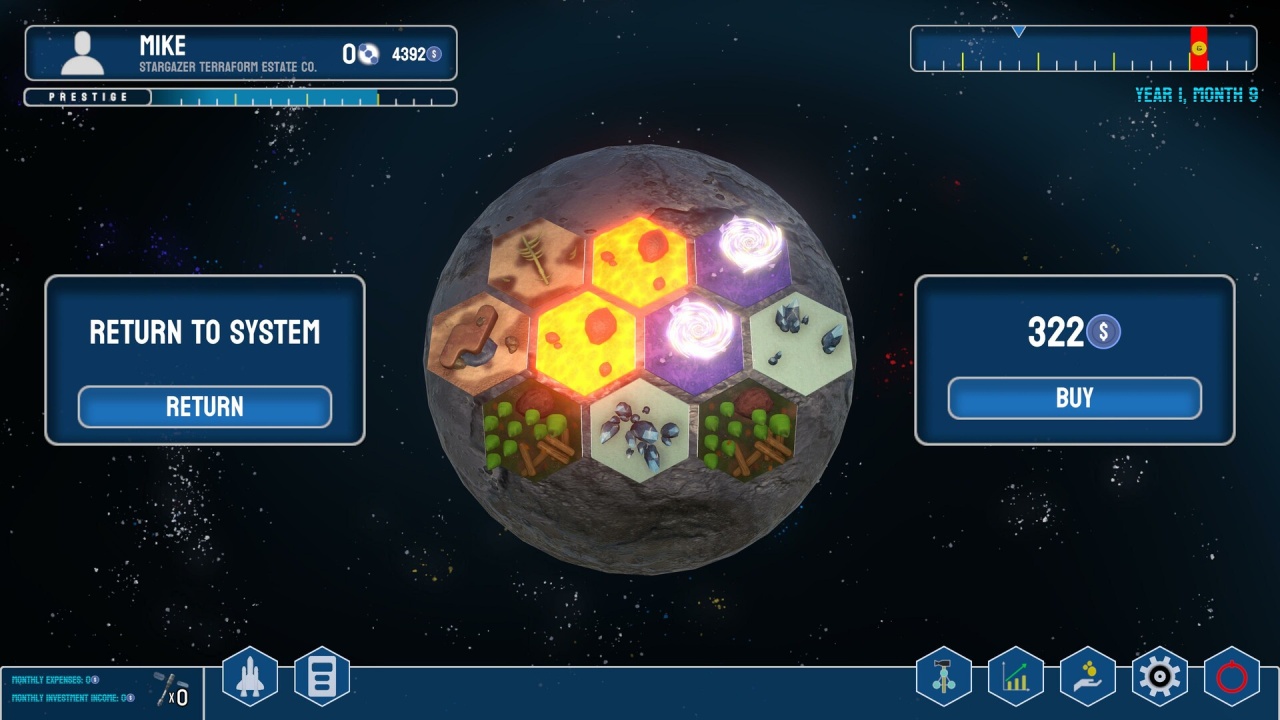1280x720 pixels.
Task: Buy the planet for 322 credits
Action: click(x=1074, y=398)
